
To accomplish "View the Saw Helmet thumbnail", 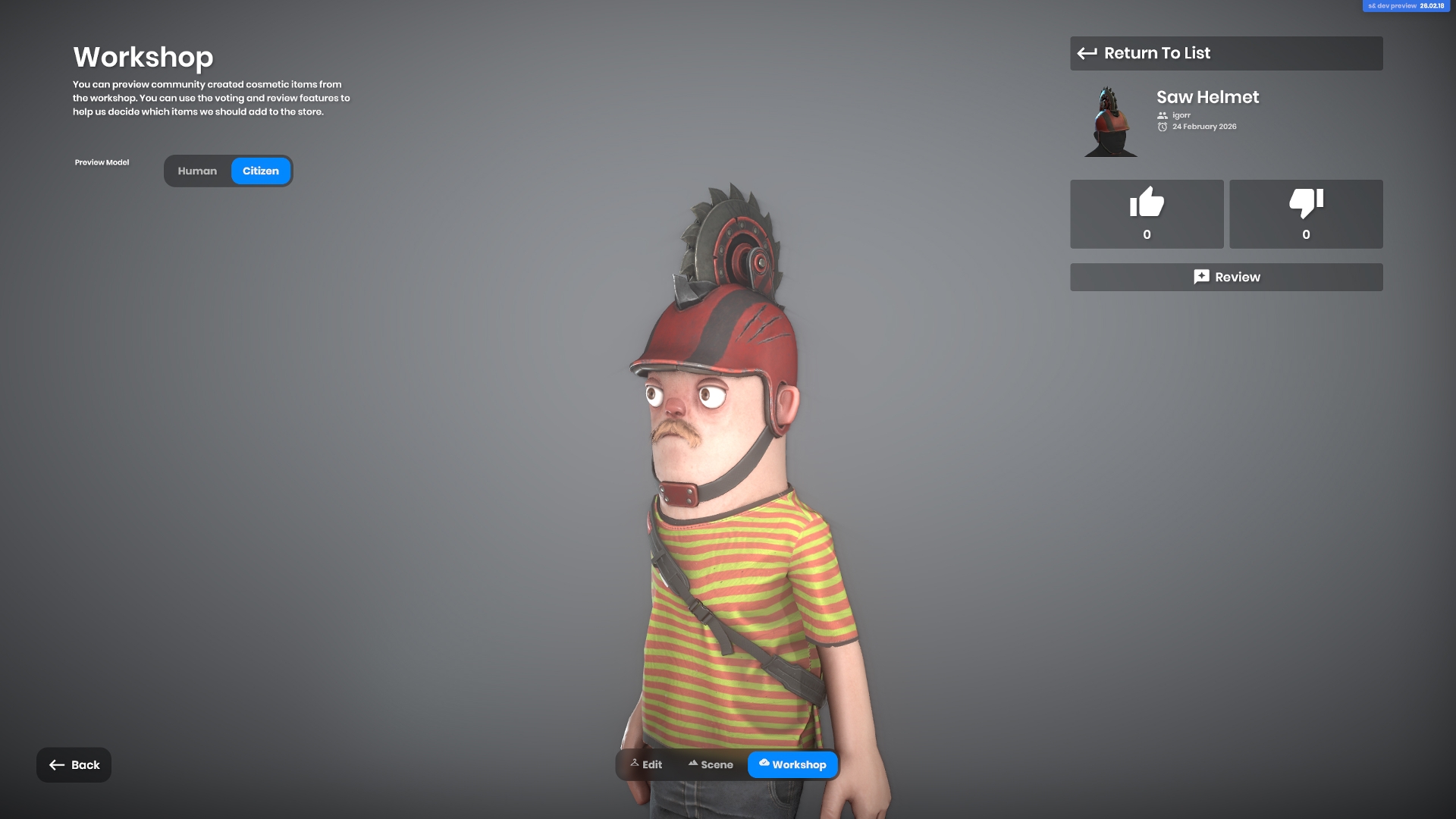I will click(x=1110, y=122).
